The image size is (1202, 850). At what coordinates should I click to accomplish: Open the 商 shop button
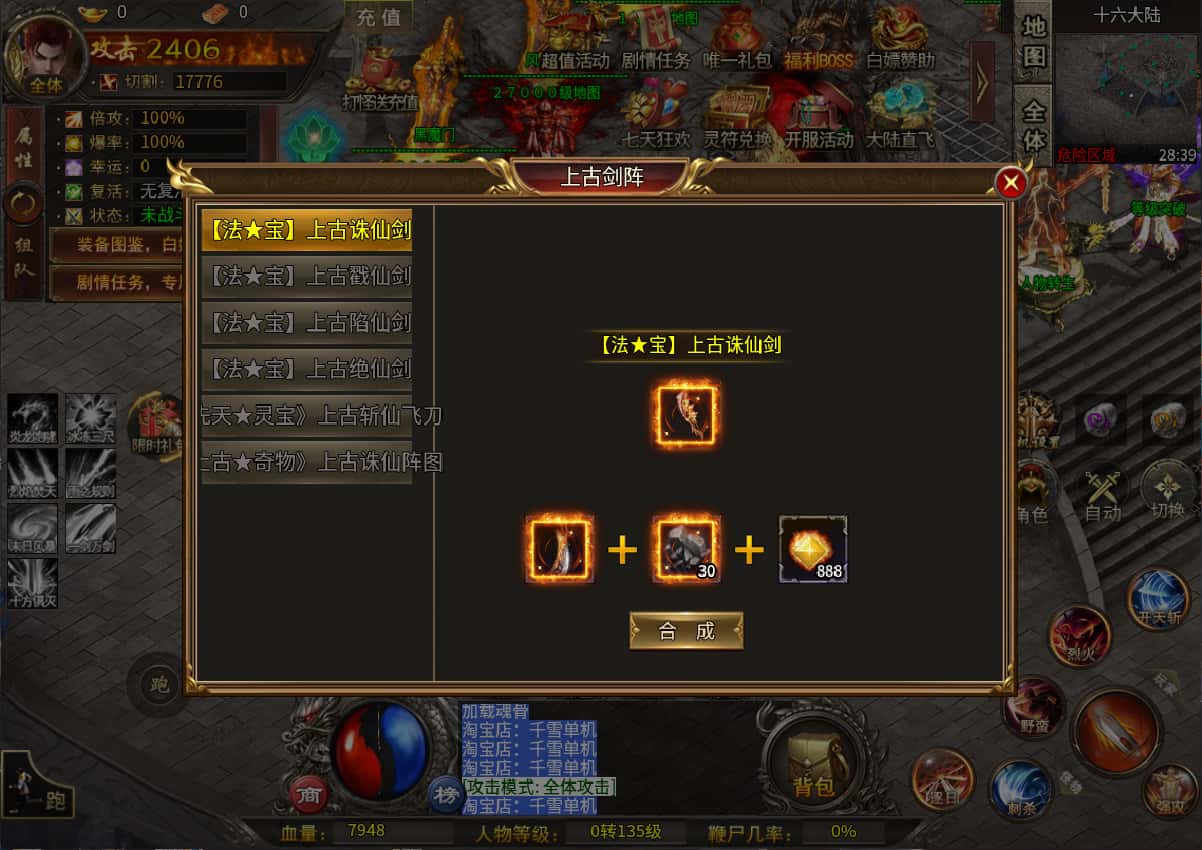pos(310,795)
